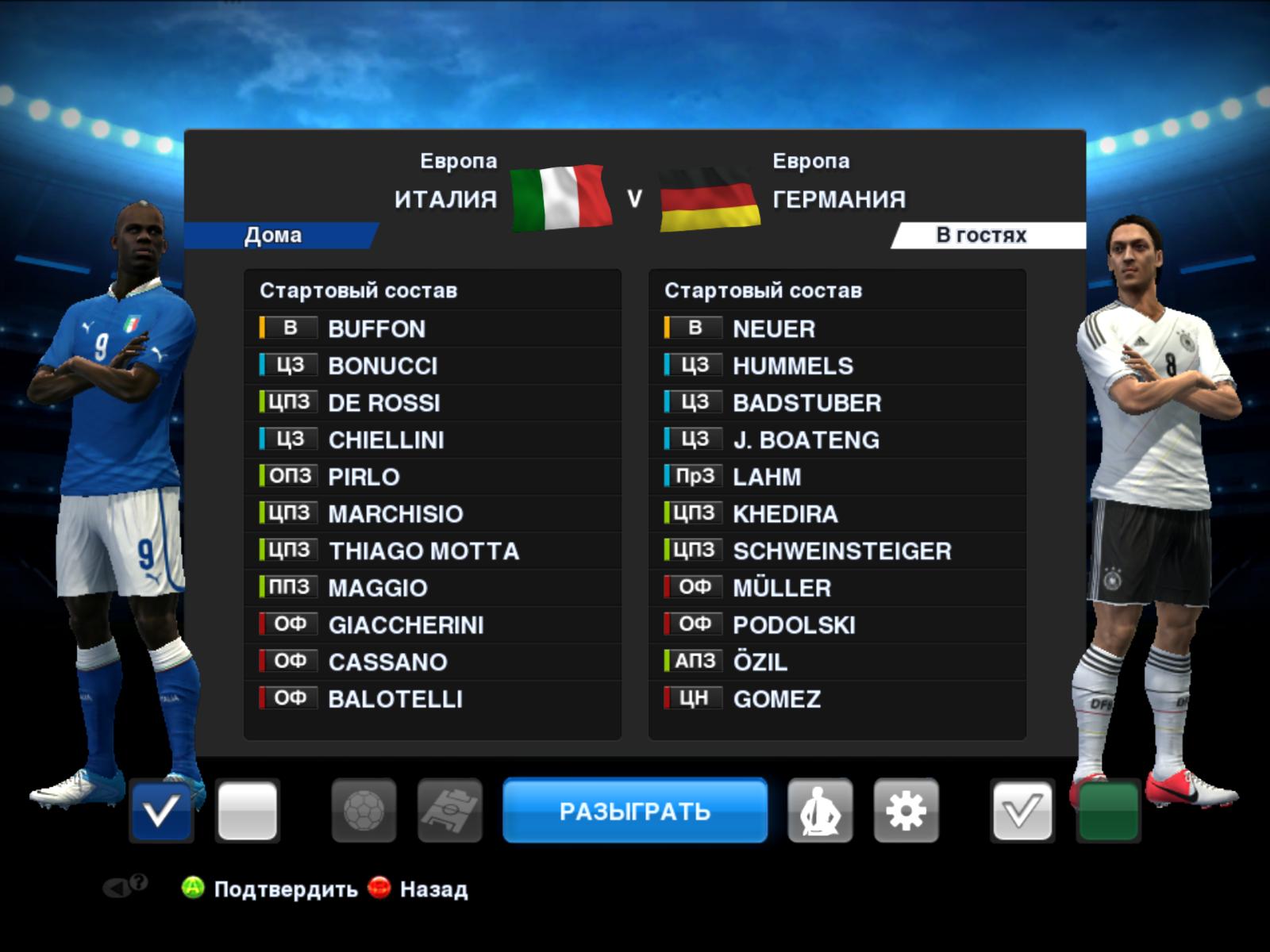Choose the green kit colour swatch

1108,811
